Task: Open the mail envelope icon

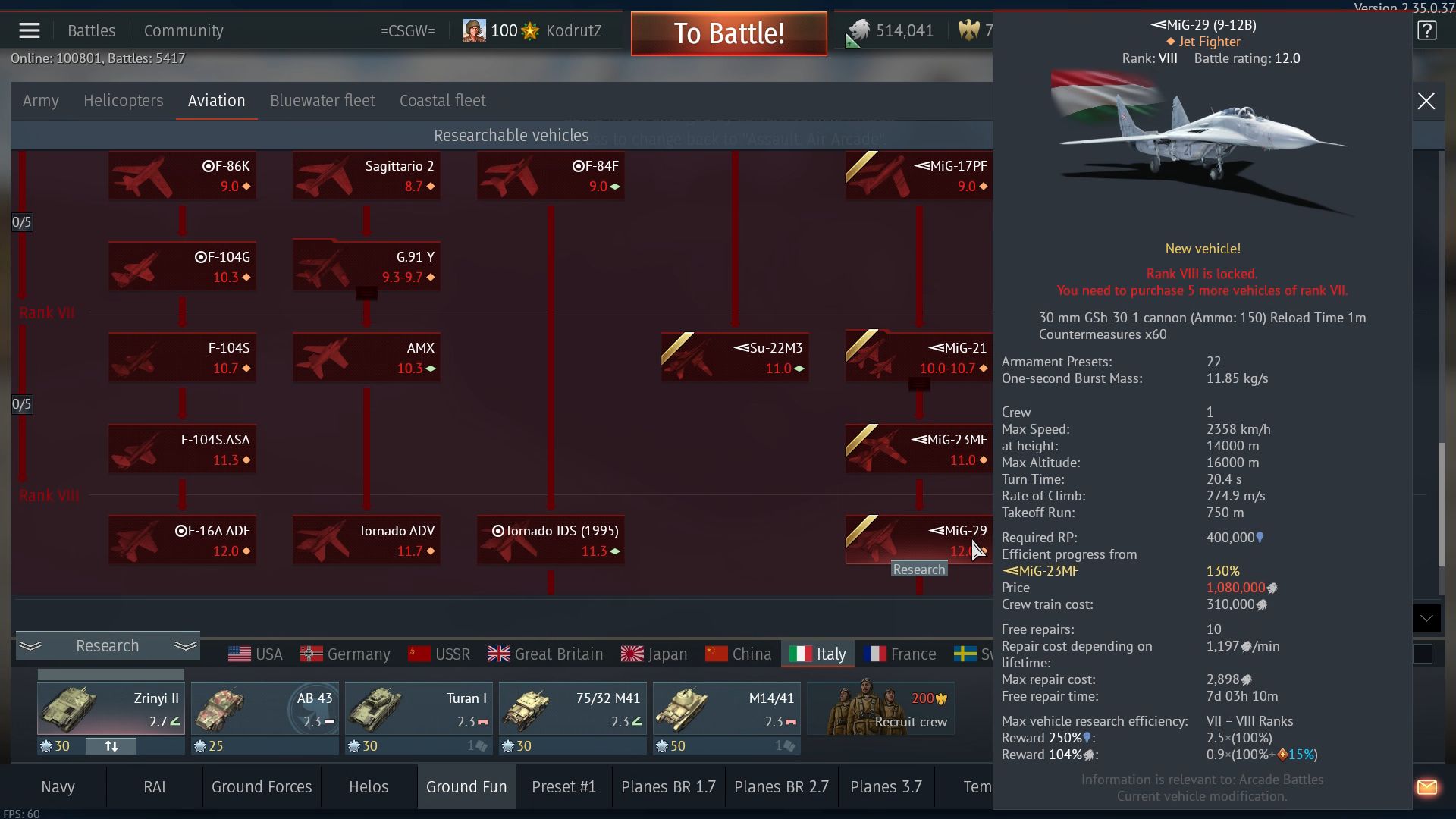Action: pyautogui.click(x=1426, y=787)
